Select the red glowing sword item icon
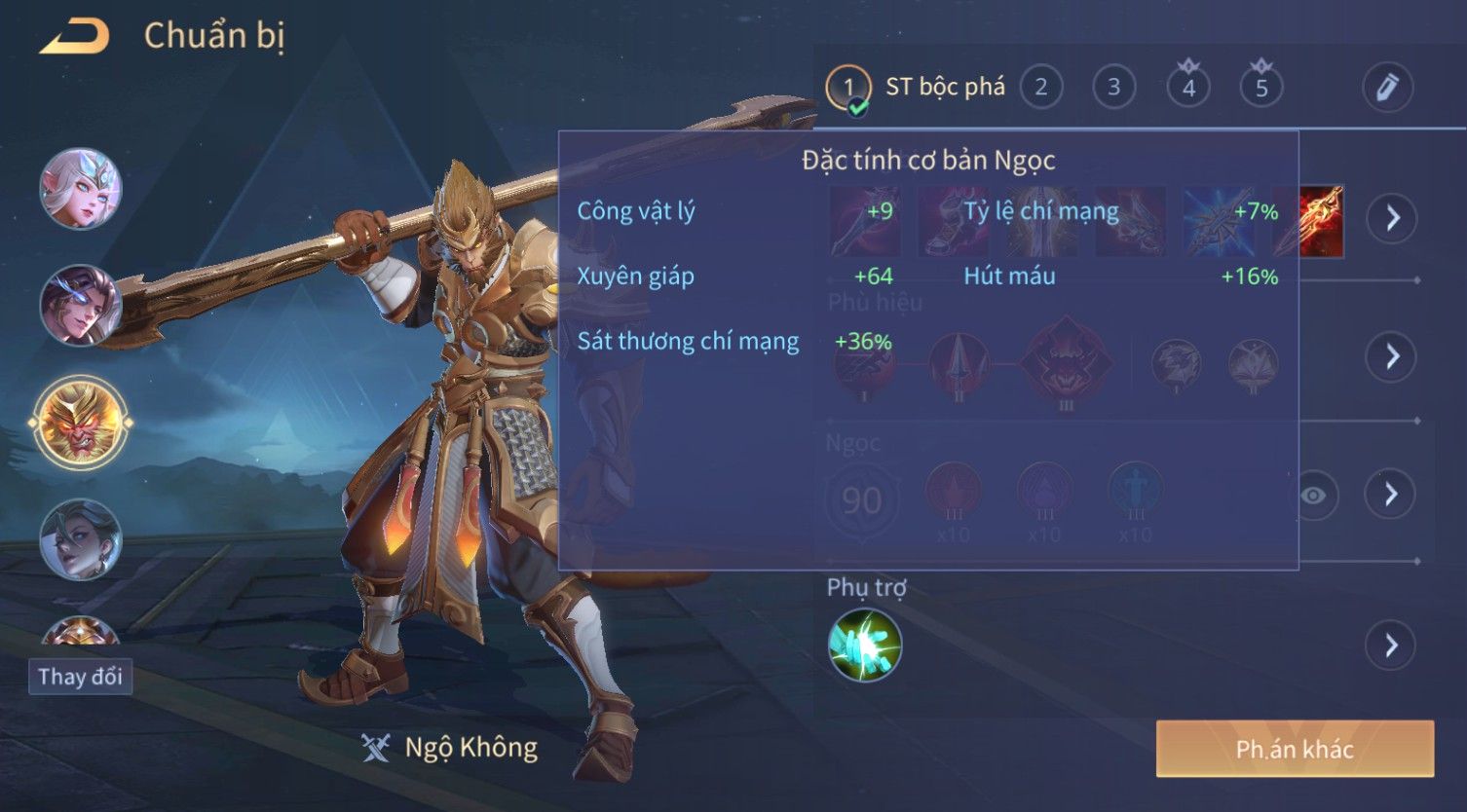Image resolution: width=1467 pixels, height=812 pixels. click(1323, 221)
